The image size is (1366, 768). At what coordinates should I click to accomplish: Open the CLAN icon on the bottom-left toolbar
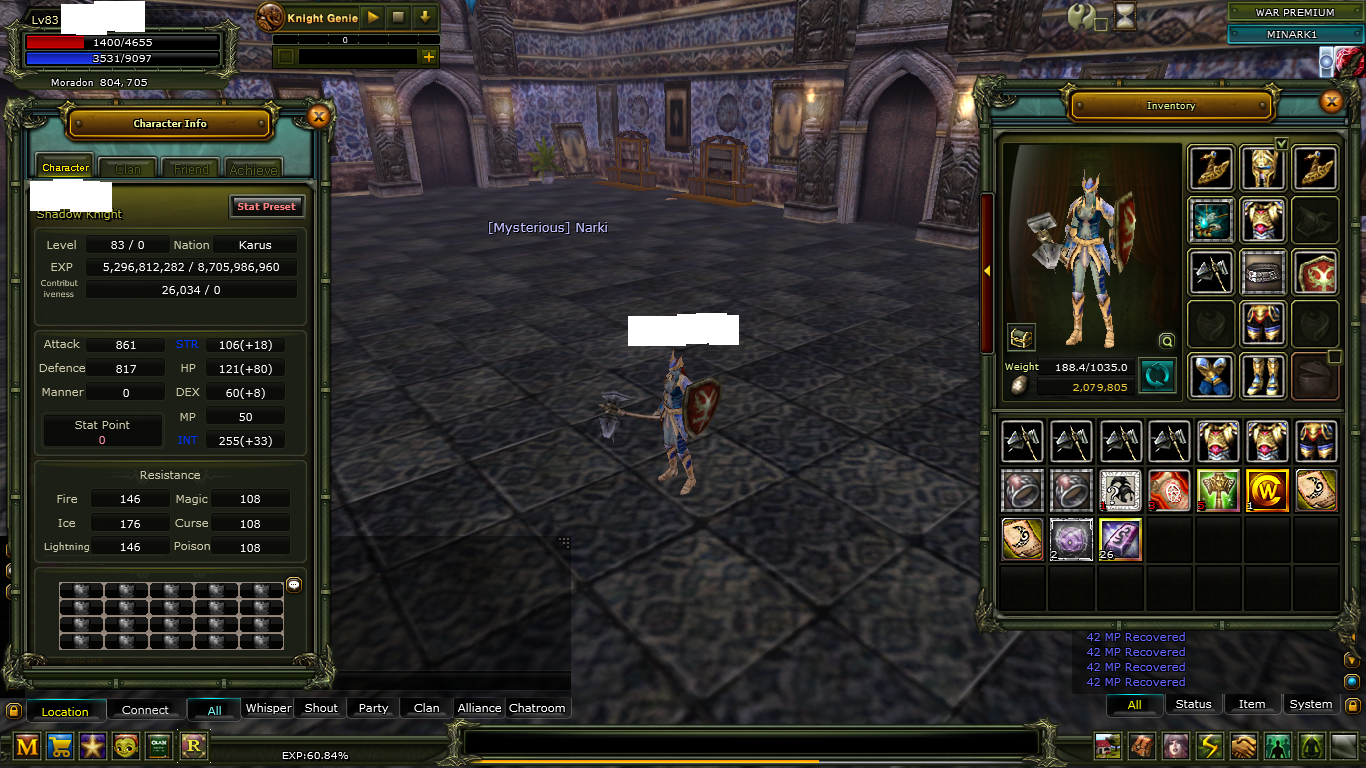tap(159, 745)
